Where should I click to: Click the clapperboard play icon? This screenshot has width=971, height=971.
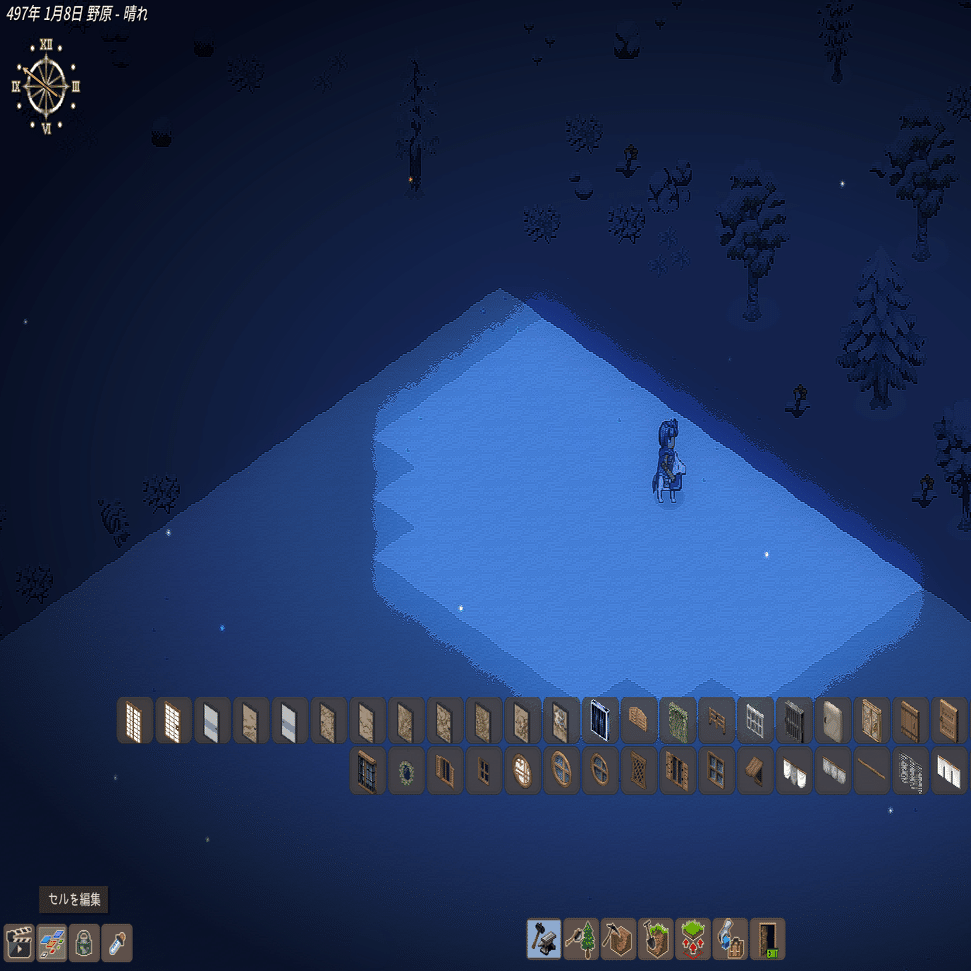point(19,943)
